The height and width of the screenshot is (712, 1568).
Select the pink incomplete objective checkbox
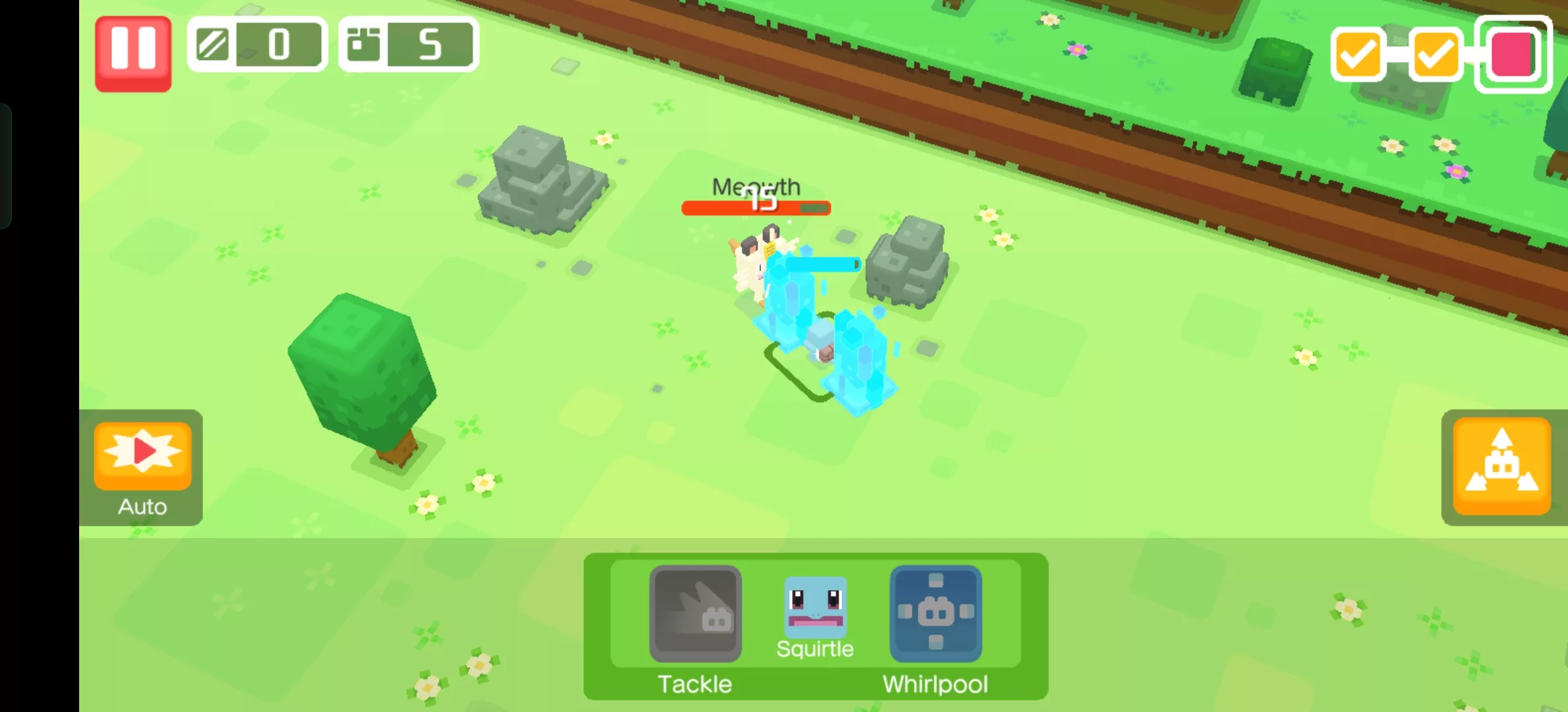1512,54
